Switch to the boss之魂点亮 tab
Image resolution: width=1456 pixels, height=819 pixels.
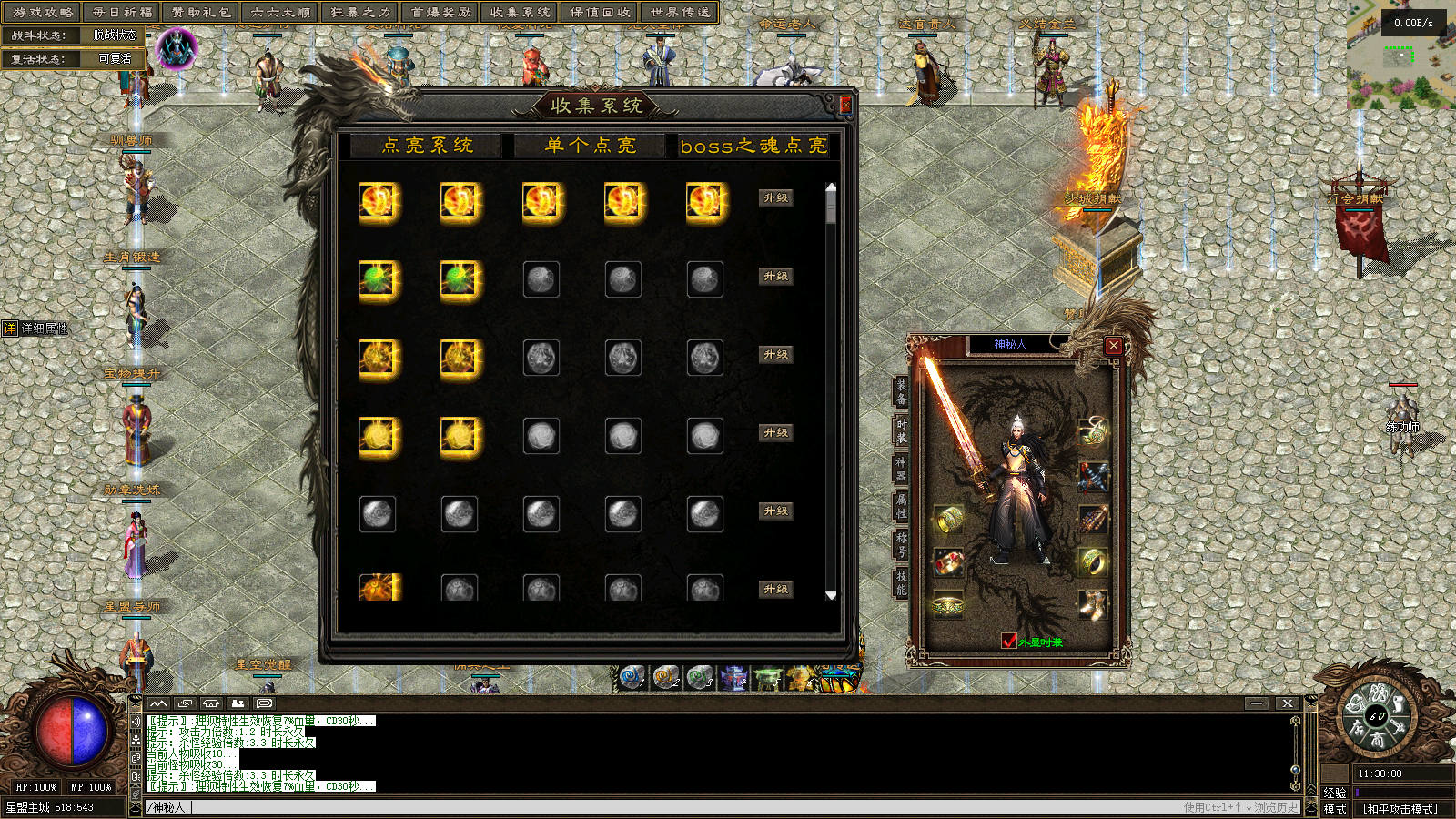pos(753,146)
